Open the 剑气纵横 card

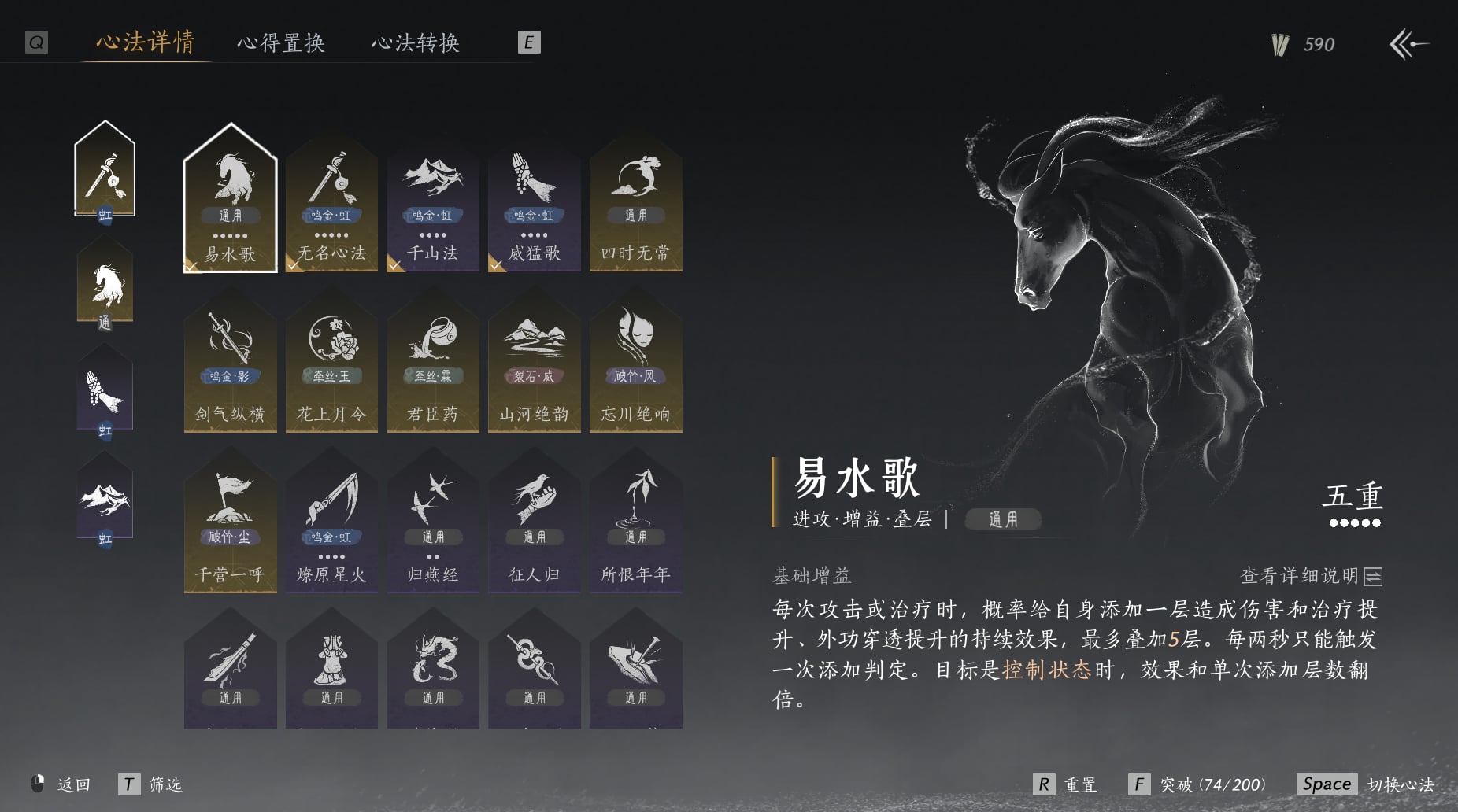click(x=230, y=366)
